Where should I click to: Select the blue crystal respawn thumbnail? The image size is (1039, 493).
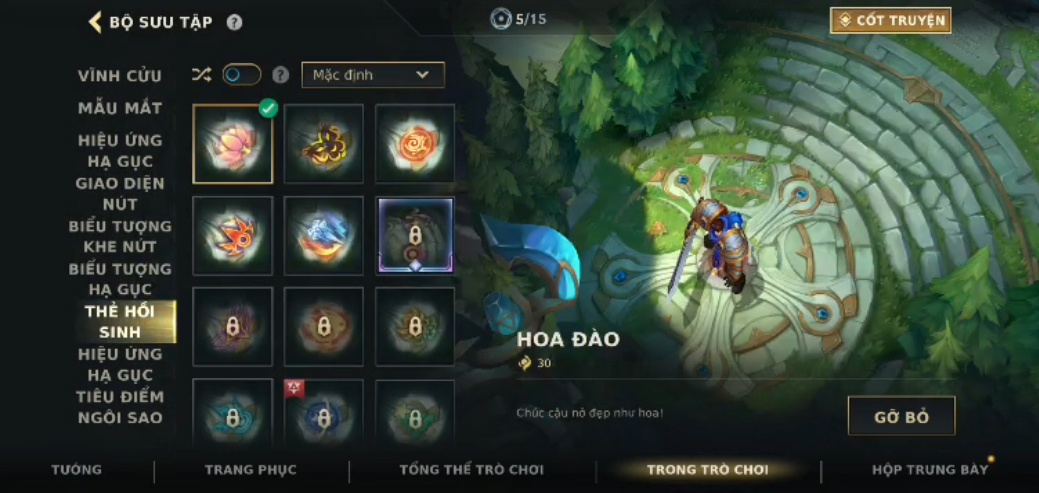pyautogui.click(x=324, y=236)
